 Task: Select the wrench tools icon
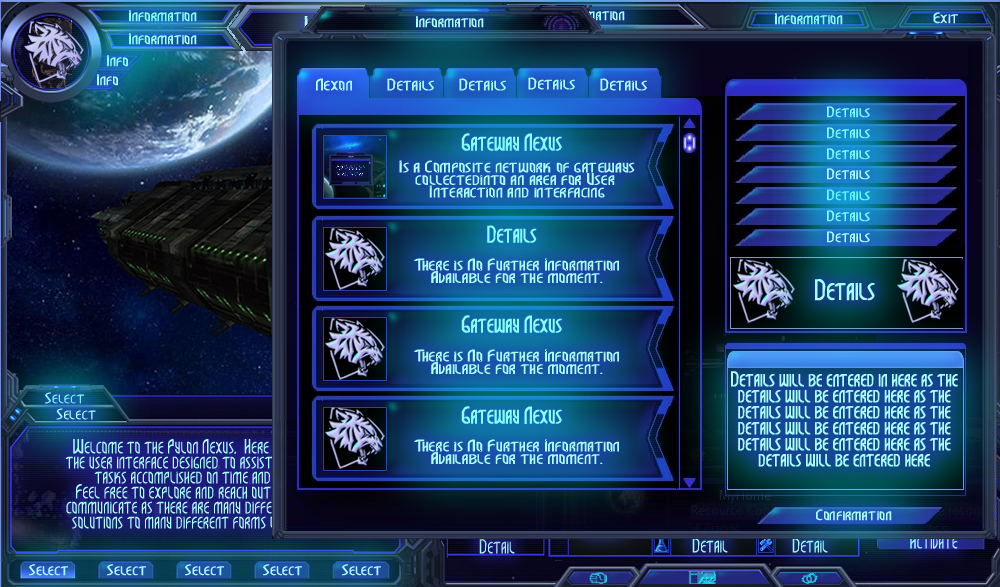[x=766, y=546]
